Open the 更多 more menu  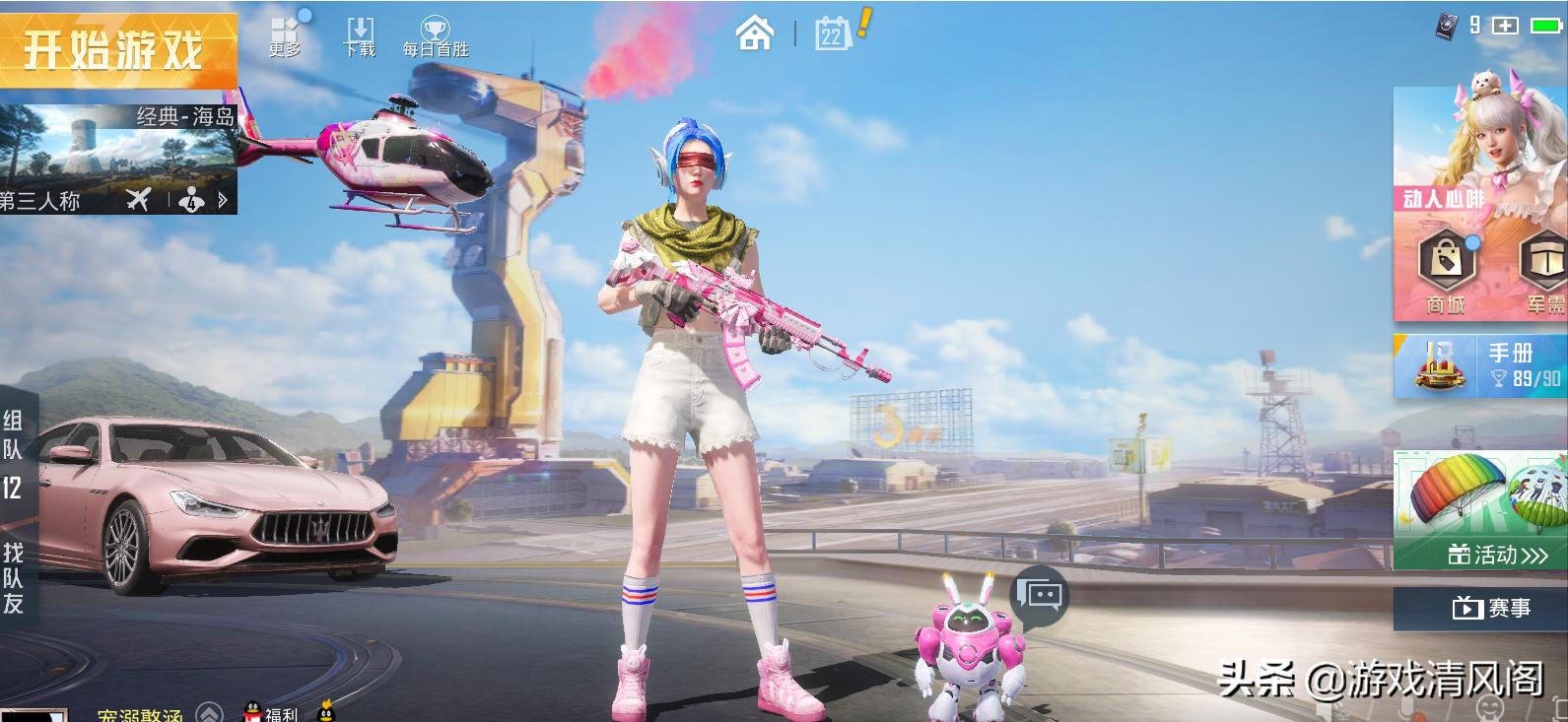[x=285, y=35]
